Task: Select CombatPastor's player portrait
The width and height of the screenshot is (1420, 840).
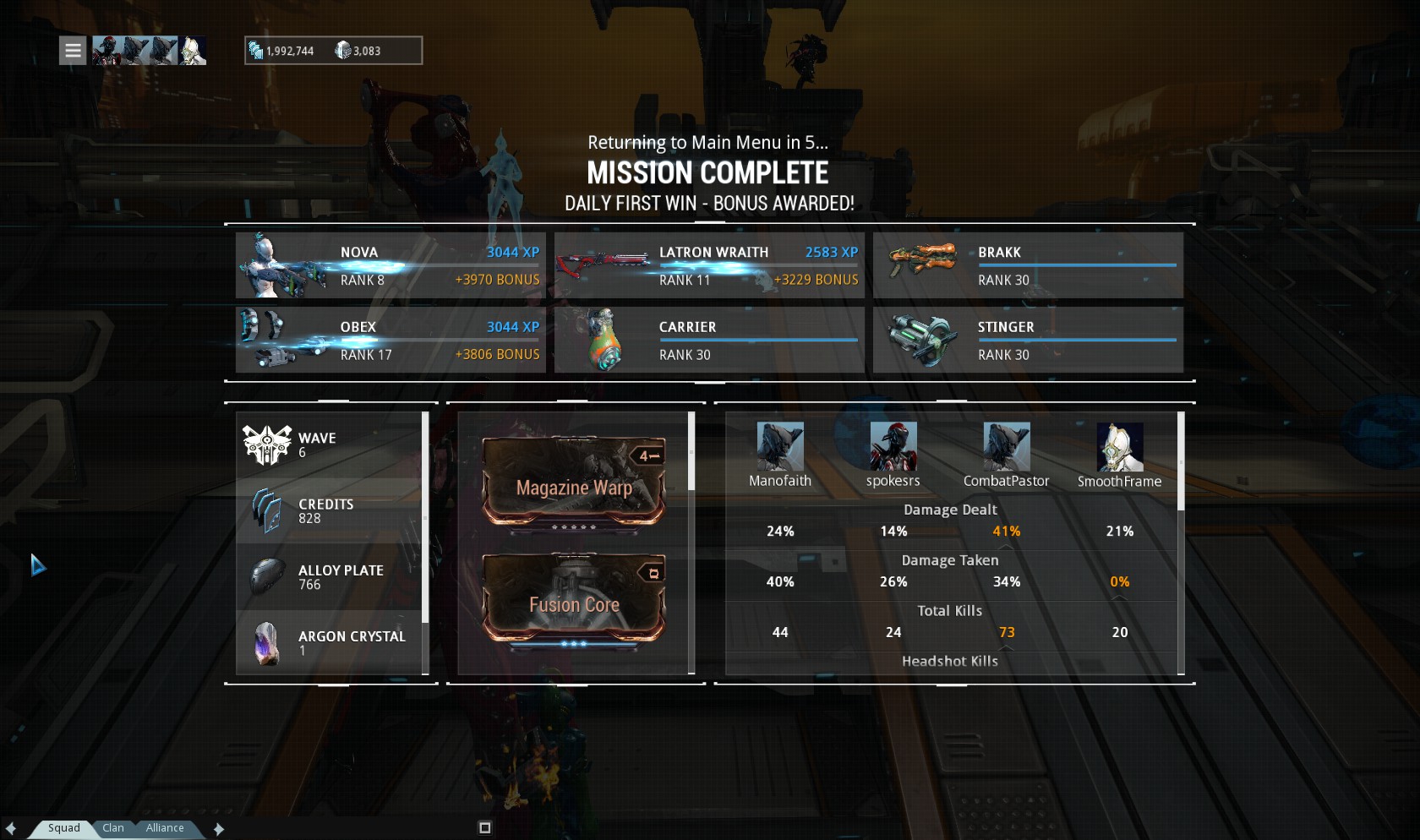Action: click(1006, 447)
